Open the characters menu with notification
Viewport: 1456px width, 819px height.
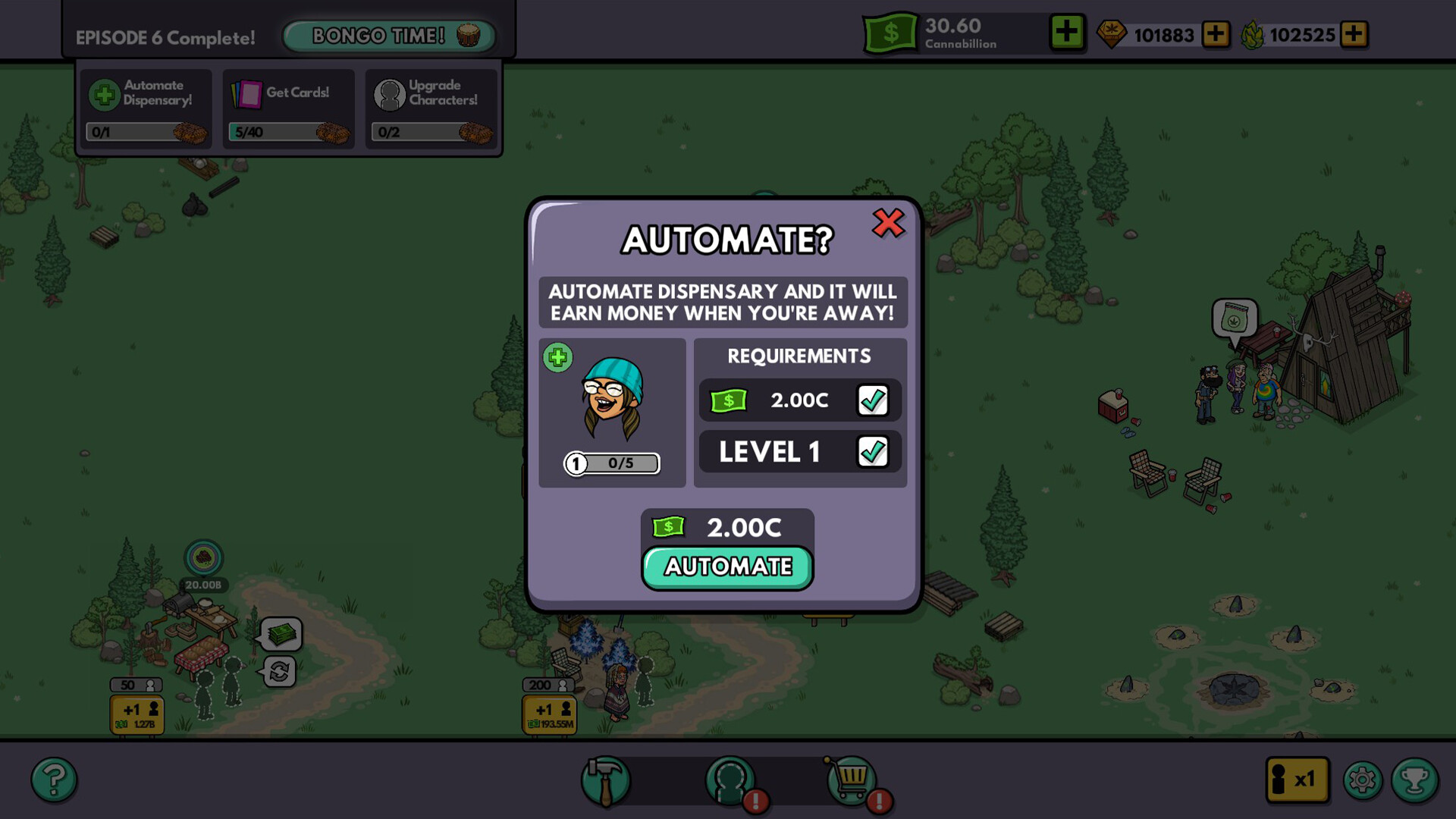(730, 781)
